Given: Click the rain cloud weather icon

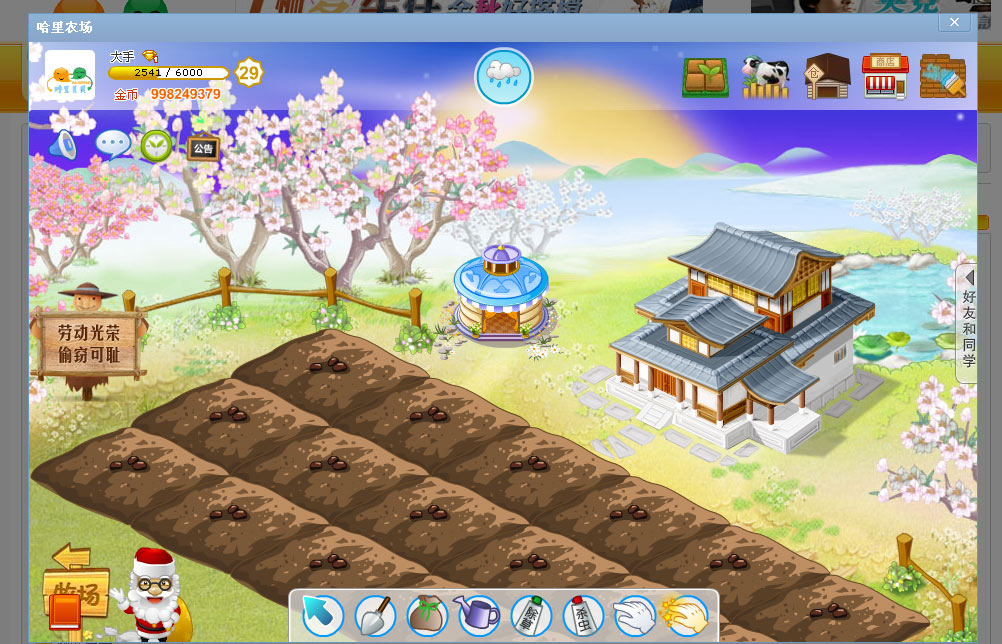Looking at the screenshot, I should (503, 76).
